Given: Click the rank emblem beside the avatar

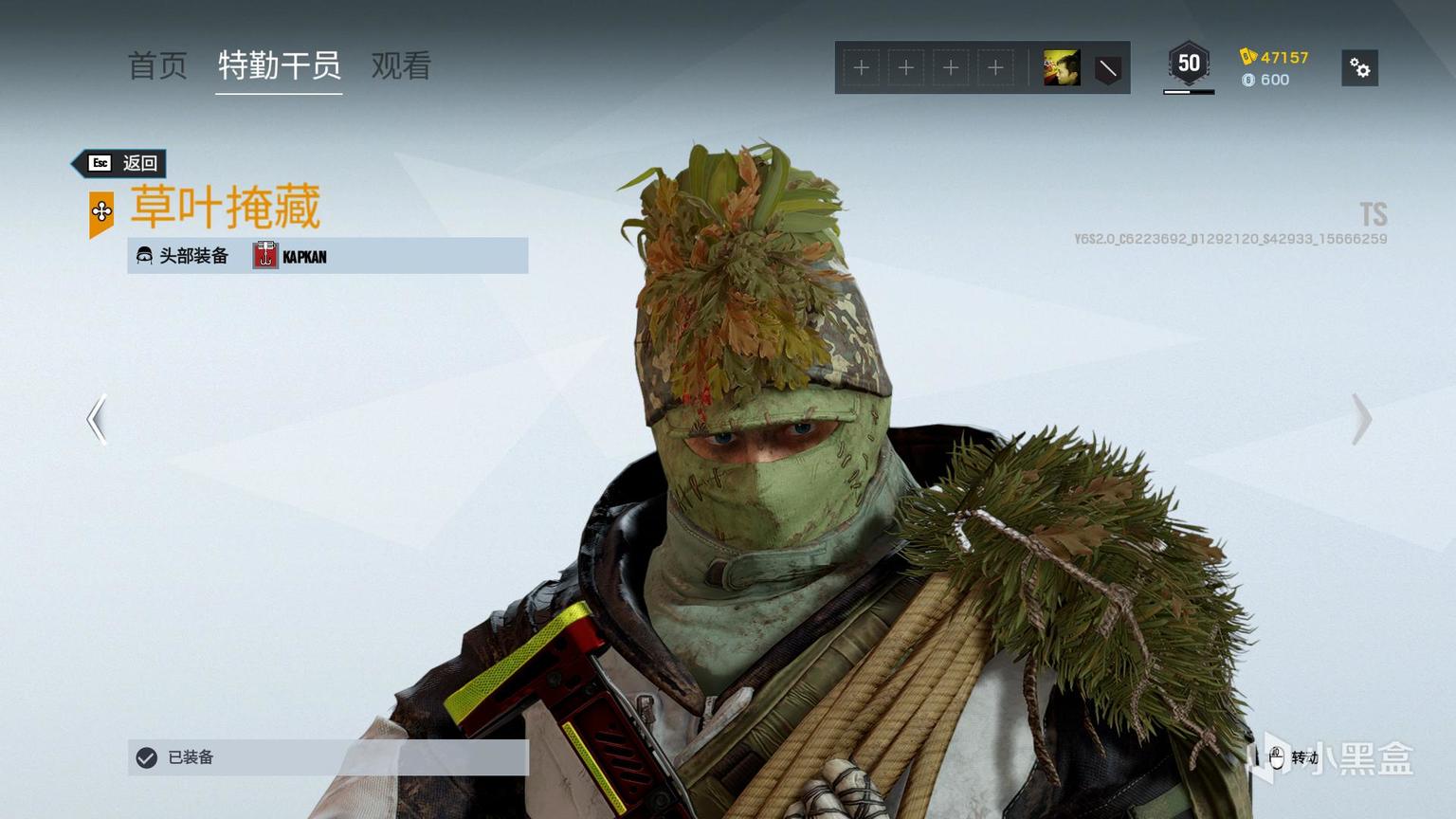Looking at the screenshot, I should [x=1107, y=68].
